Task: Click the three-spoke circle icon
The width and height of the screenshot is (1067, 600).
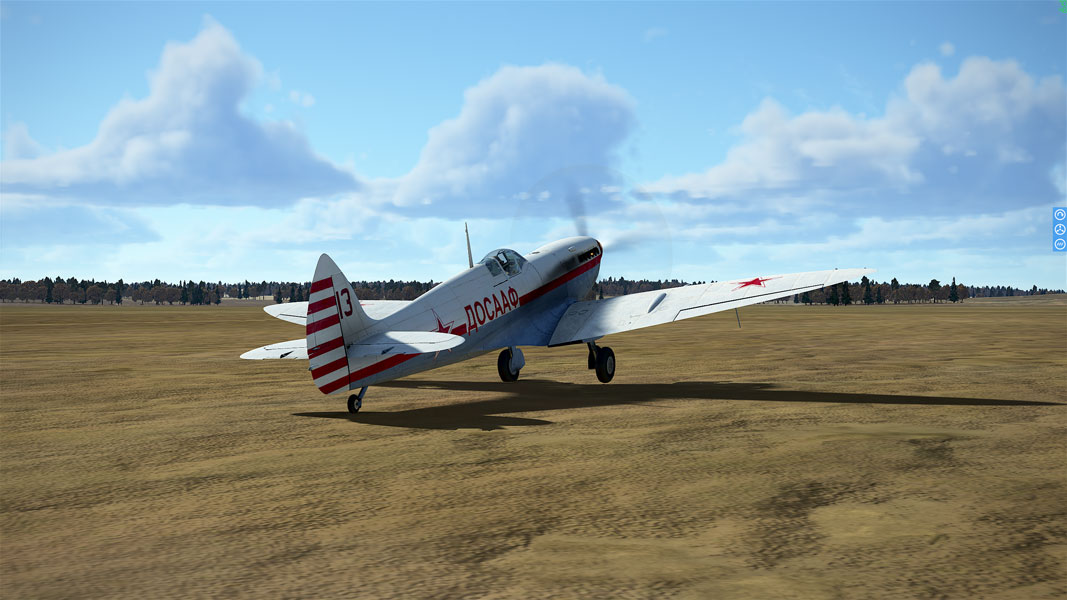Action: (1060, 229)
